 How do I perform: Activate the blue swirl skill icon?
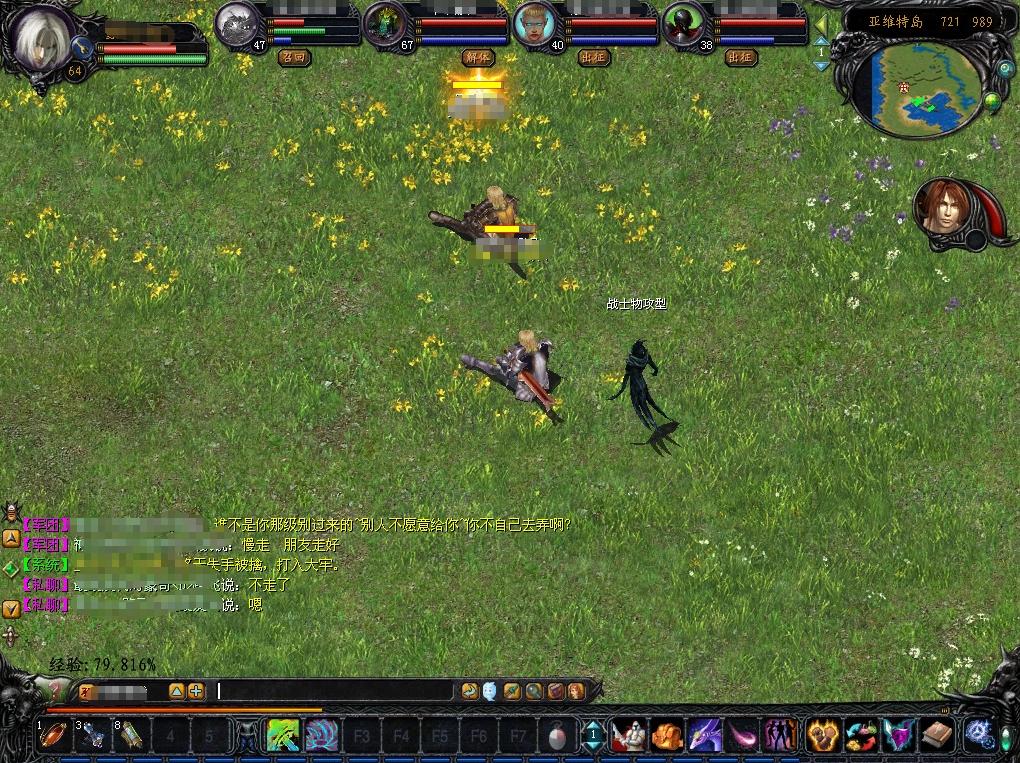(x=322, y=736)
